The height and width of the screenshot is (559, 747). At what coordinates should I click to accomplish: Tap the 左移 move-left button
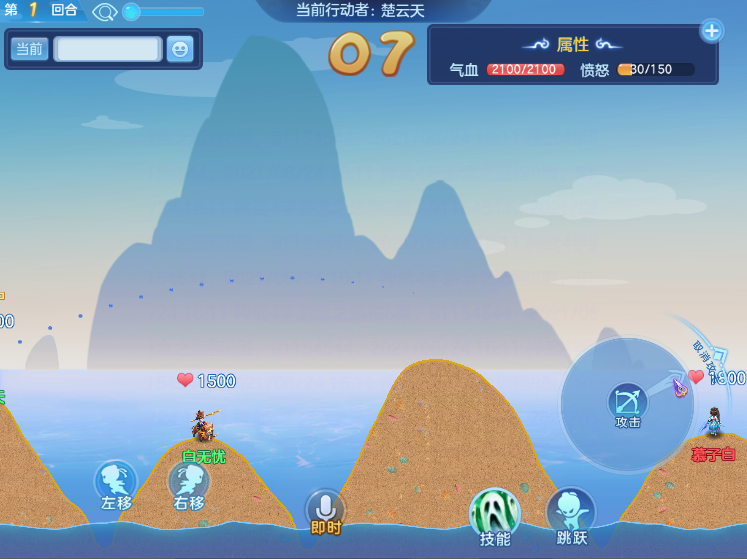tap(115, 482)
